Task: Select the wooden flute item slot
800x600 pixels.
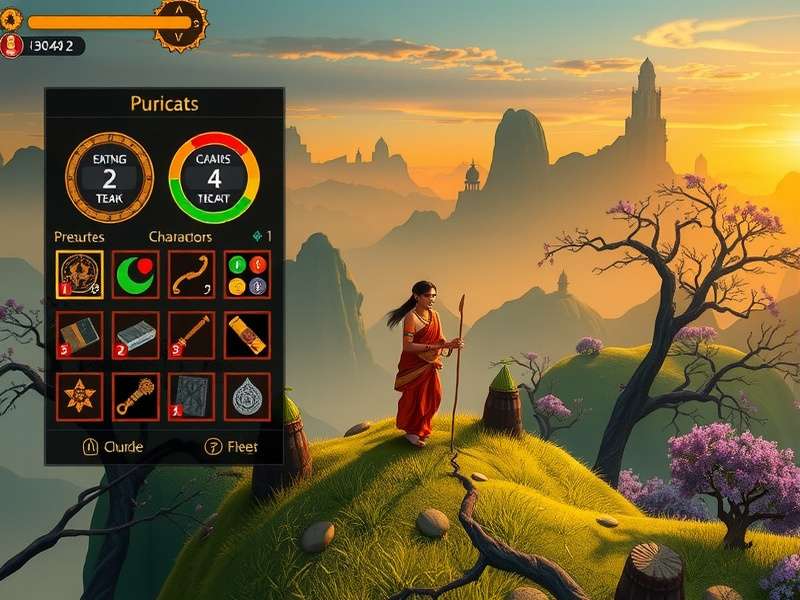Action: pyautogui.click(x=191, y=335)
